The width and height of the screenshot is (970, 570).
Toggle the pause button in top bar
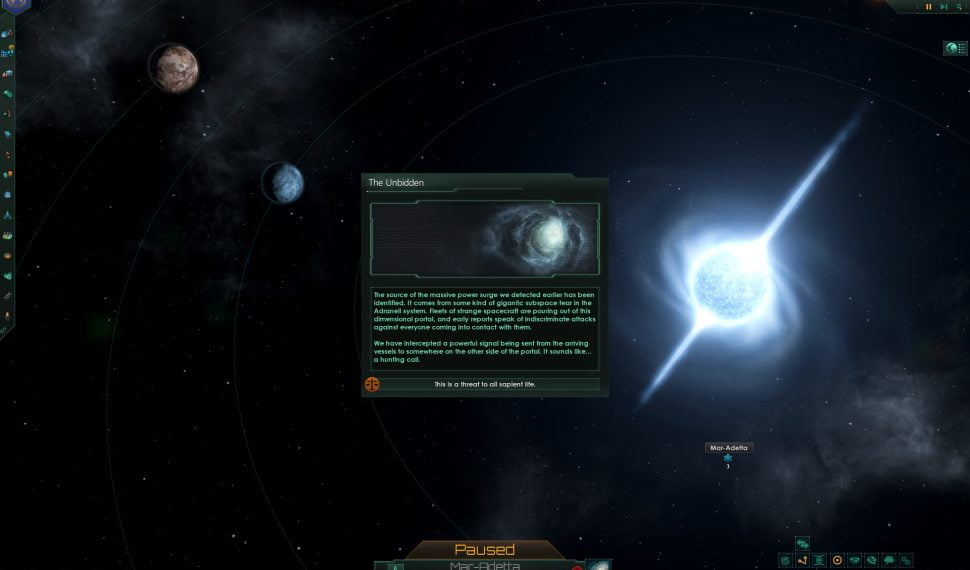point(928,6)
